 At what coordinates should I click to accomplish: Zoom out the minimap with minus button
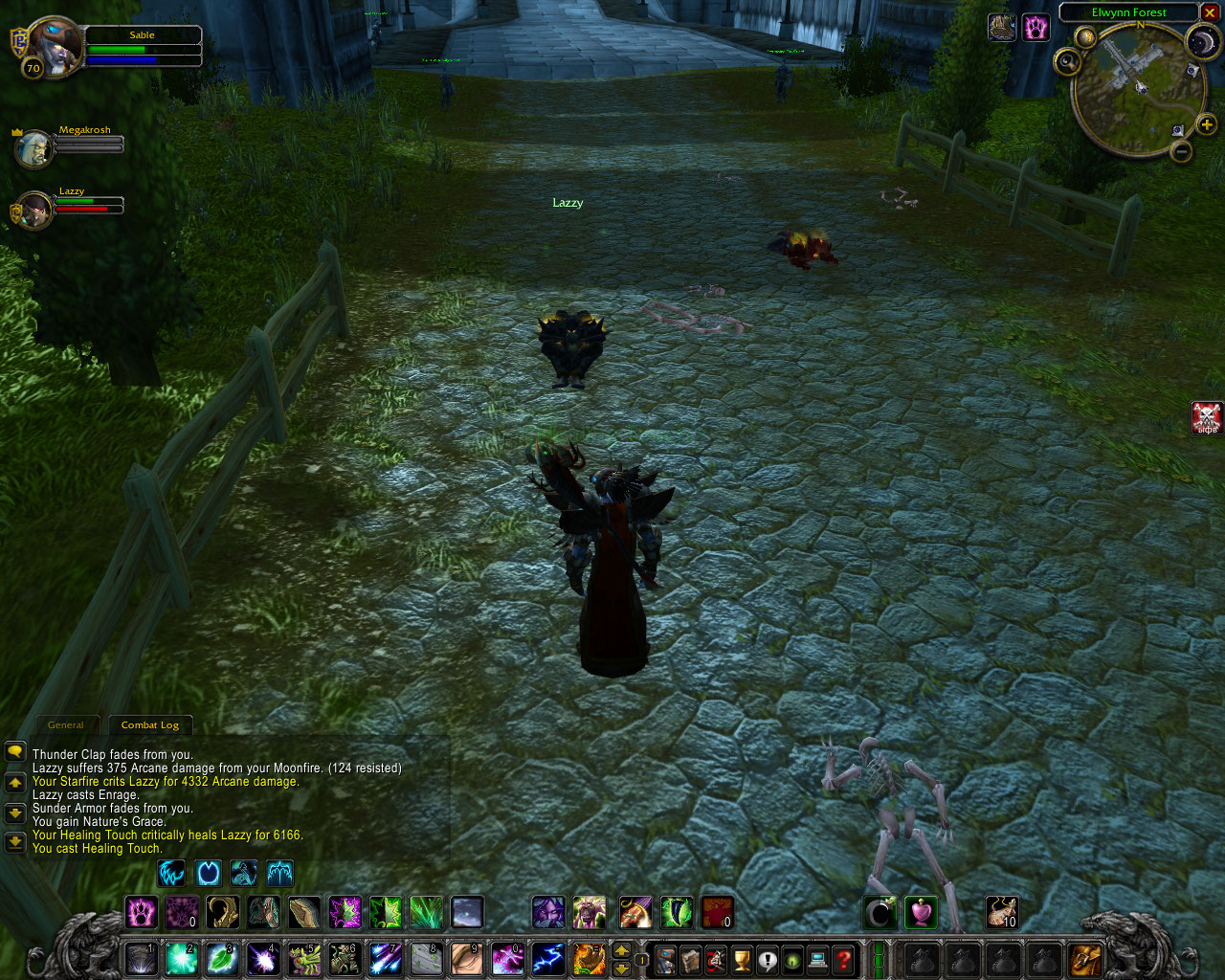coord(1182,150)
